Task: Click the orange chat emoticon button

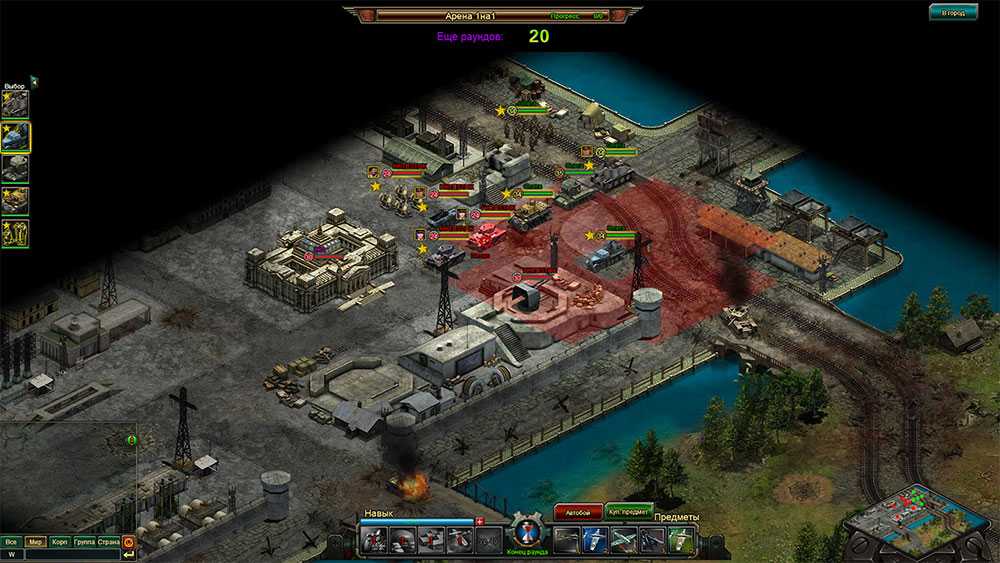Action: (129, 541)
